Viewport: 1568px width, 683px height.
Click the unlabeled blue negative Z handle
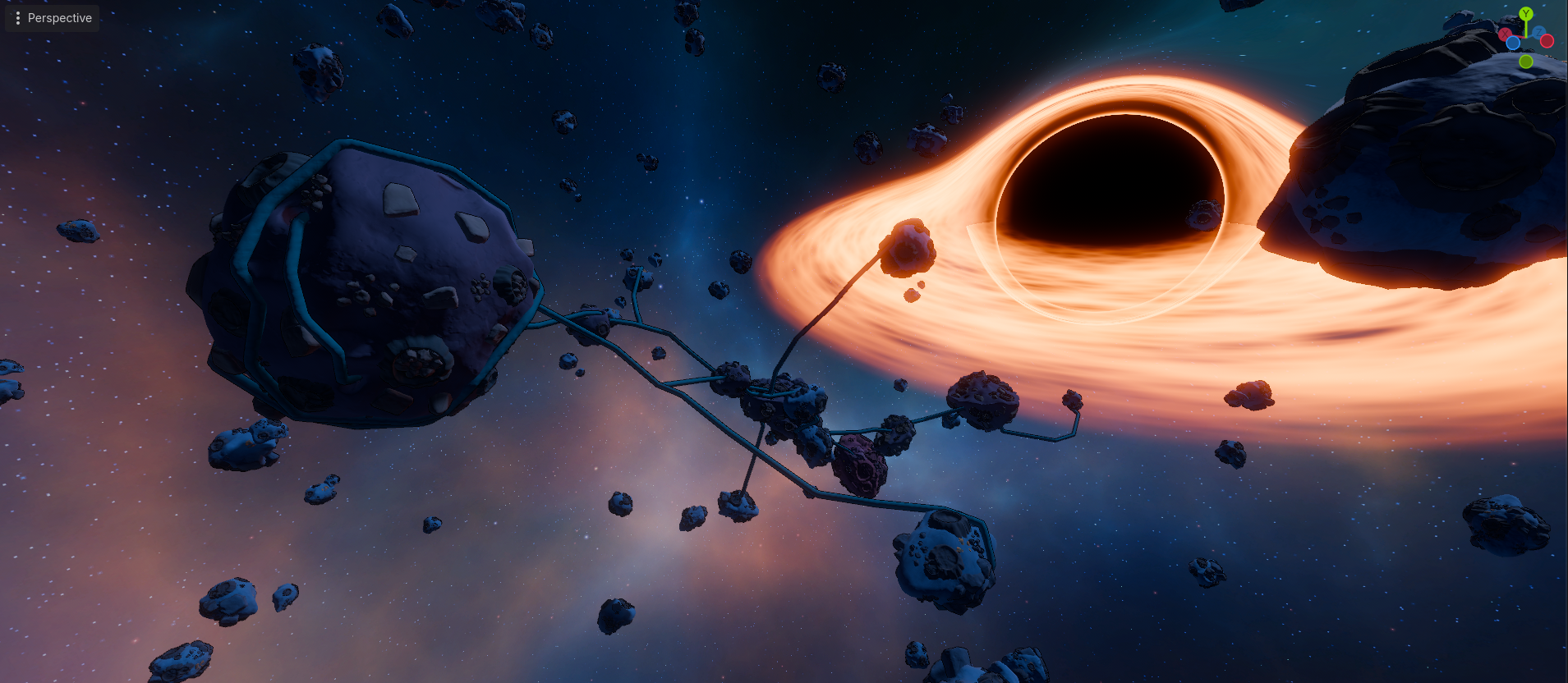[x=1513, y=44]
